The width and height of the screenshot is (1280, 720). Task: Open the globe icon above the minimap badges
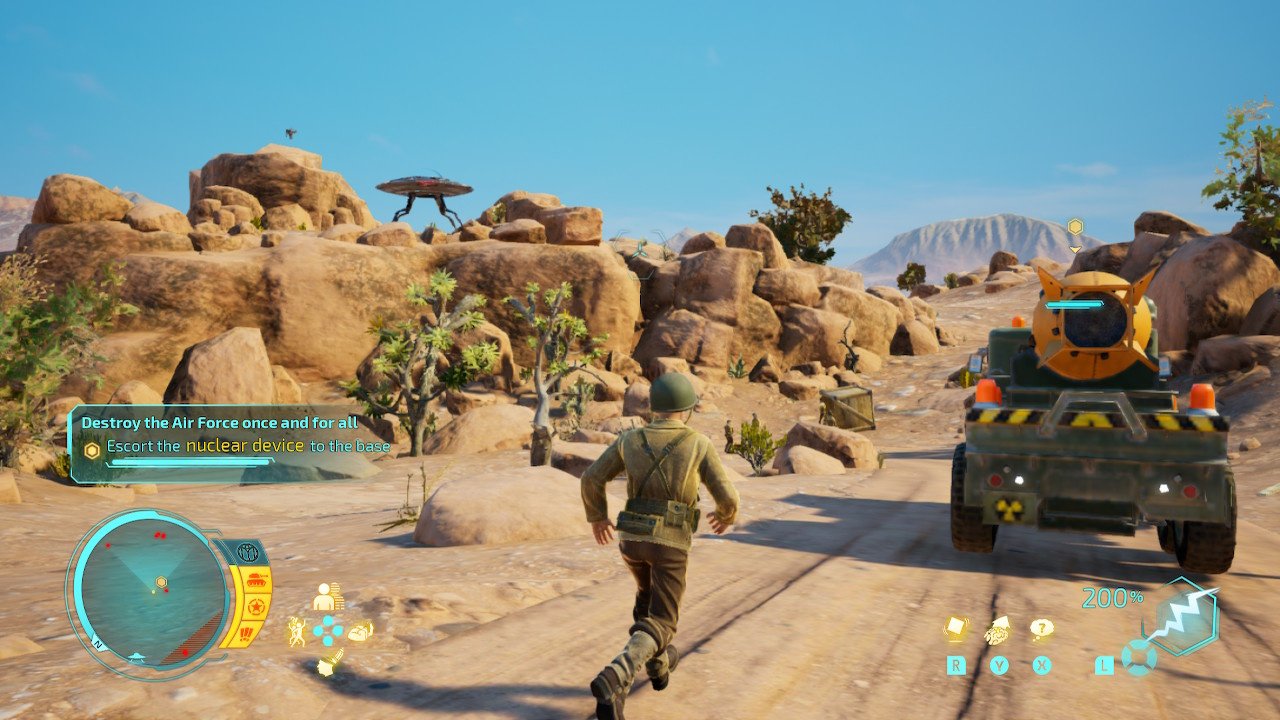[246, 551]
